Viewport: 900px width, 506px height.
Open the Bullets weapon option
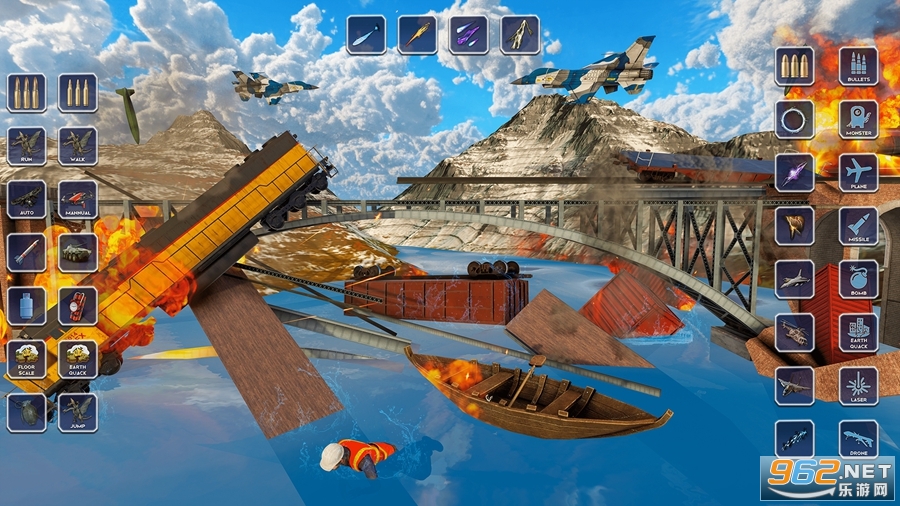tap(858, 66)
